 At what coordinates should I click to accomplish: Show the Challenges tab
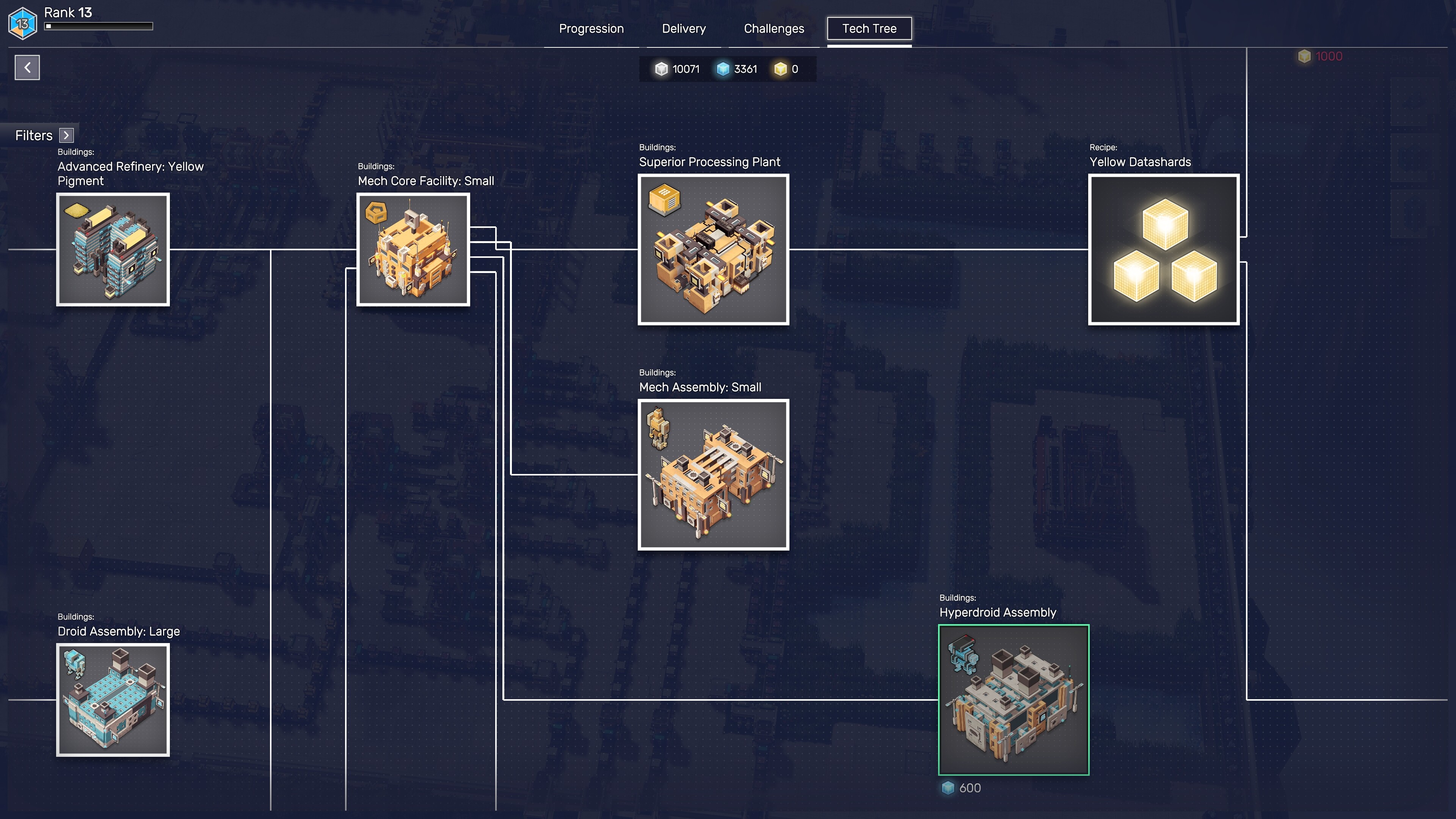coord(773,29)
